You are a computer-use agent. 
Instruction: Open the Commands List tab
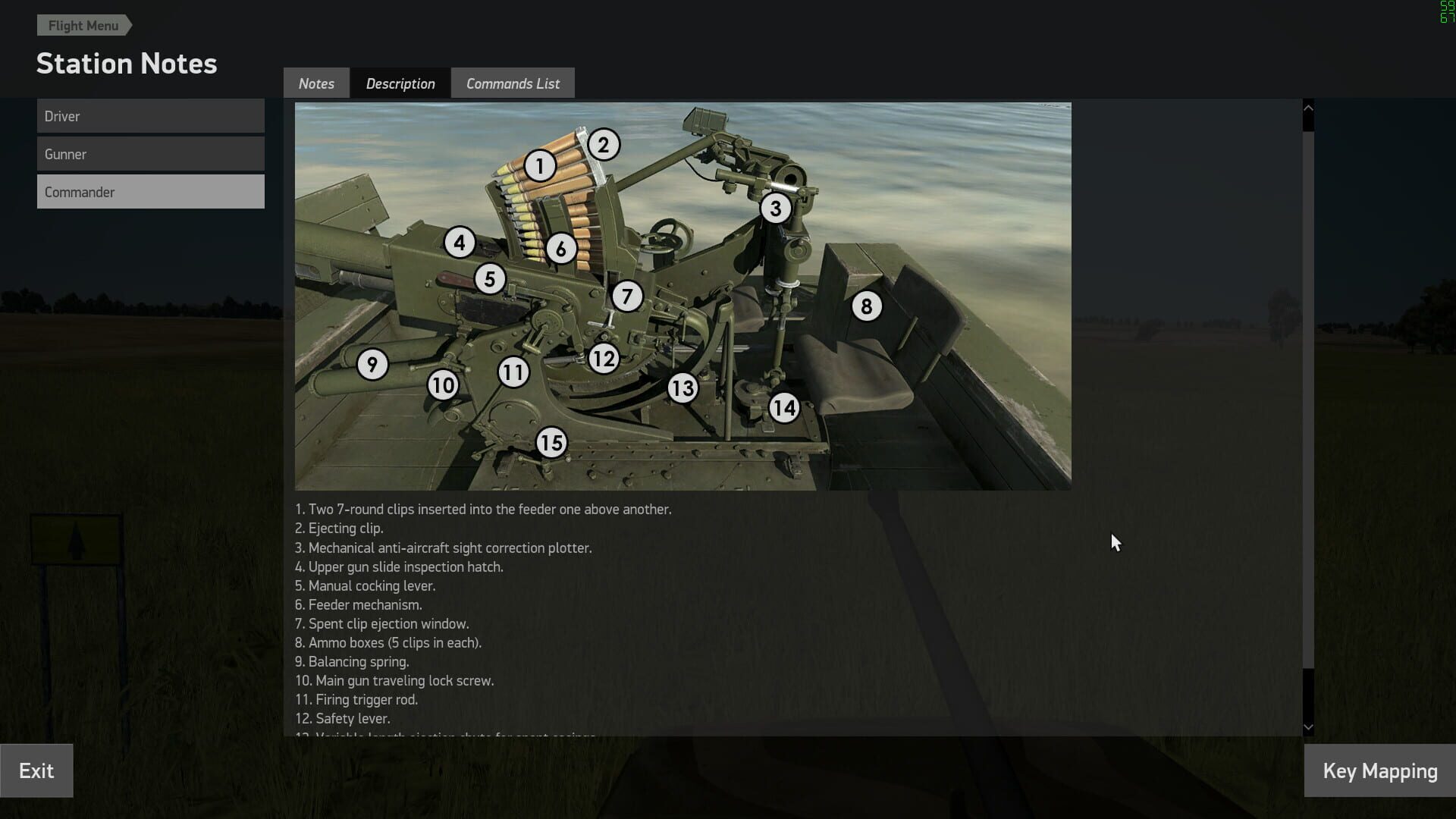513,83
